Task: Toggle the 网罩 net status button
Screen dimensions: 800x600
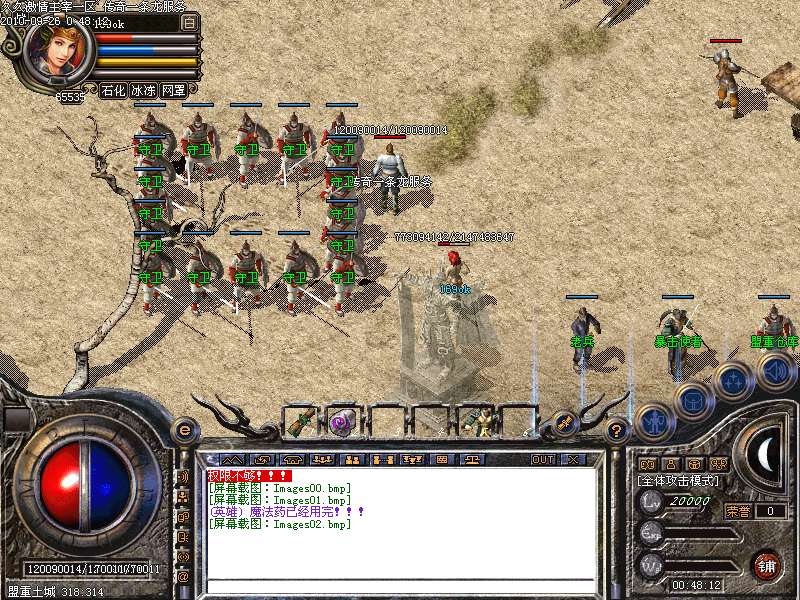Action: tap(174, 90)
